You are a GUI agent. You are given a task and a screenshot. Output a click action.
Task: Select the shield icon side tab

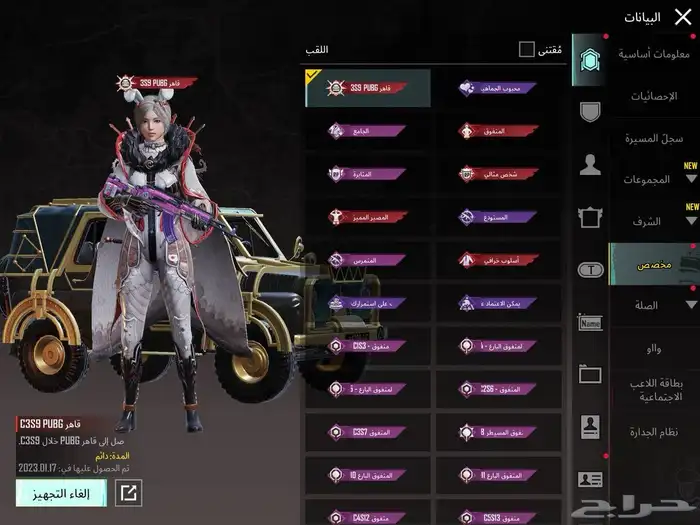589,111
